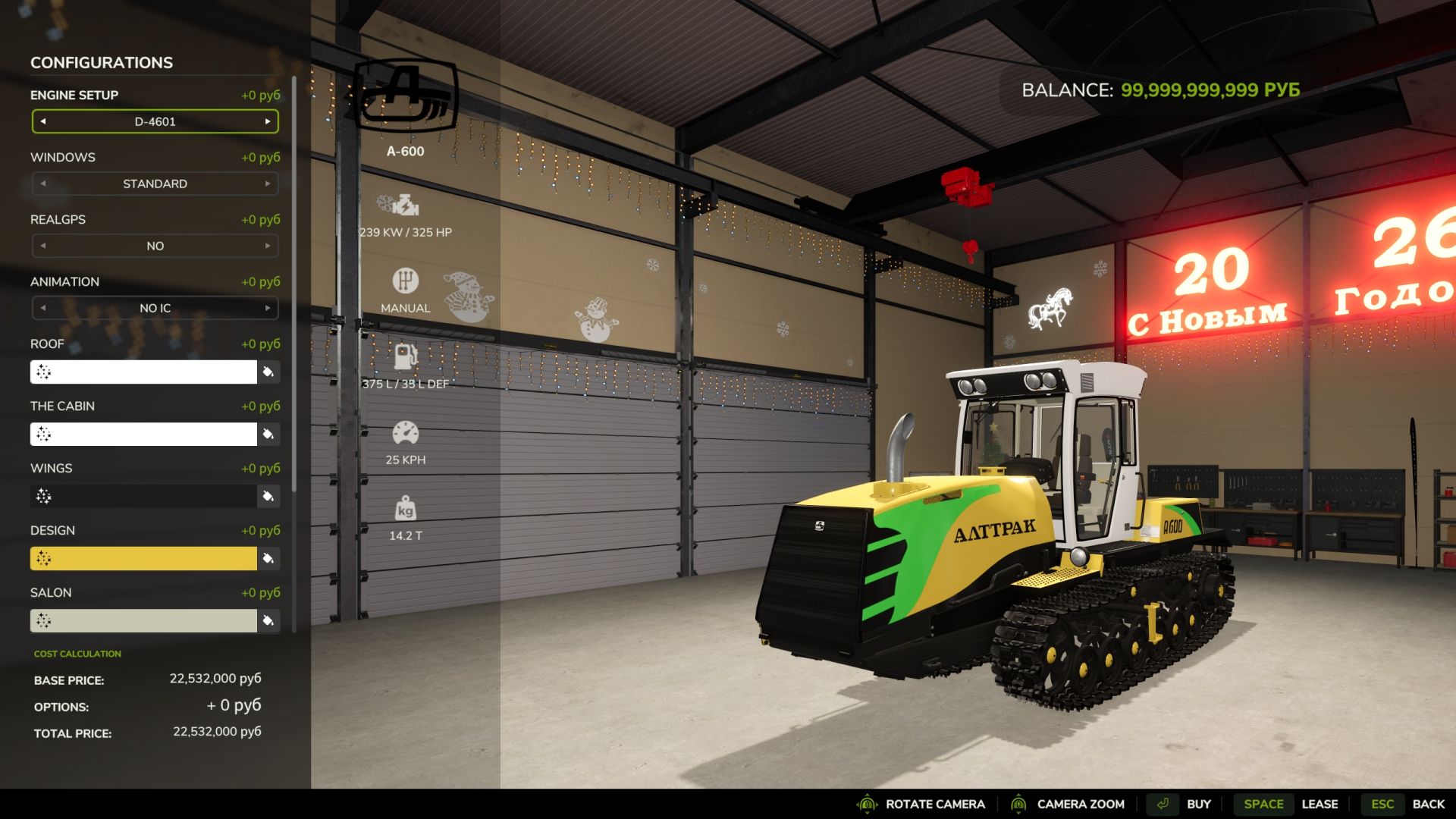Open the Roof paint bucket color picker

[268, 372]
